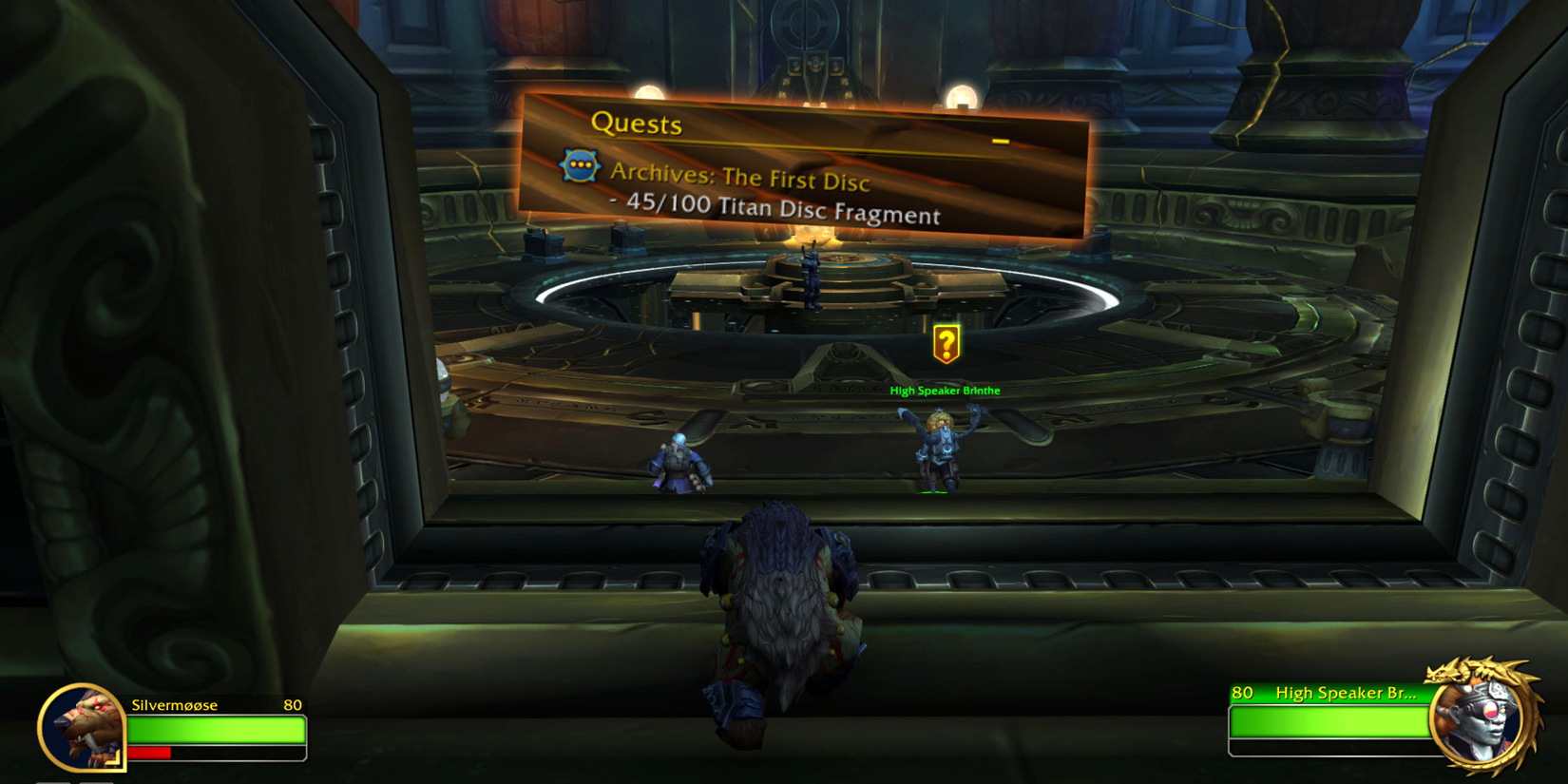Click the gold border around the player portrait
Screen dimensions: 1568x784
pos(43,727)
